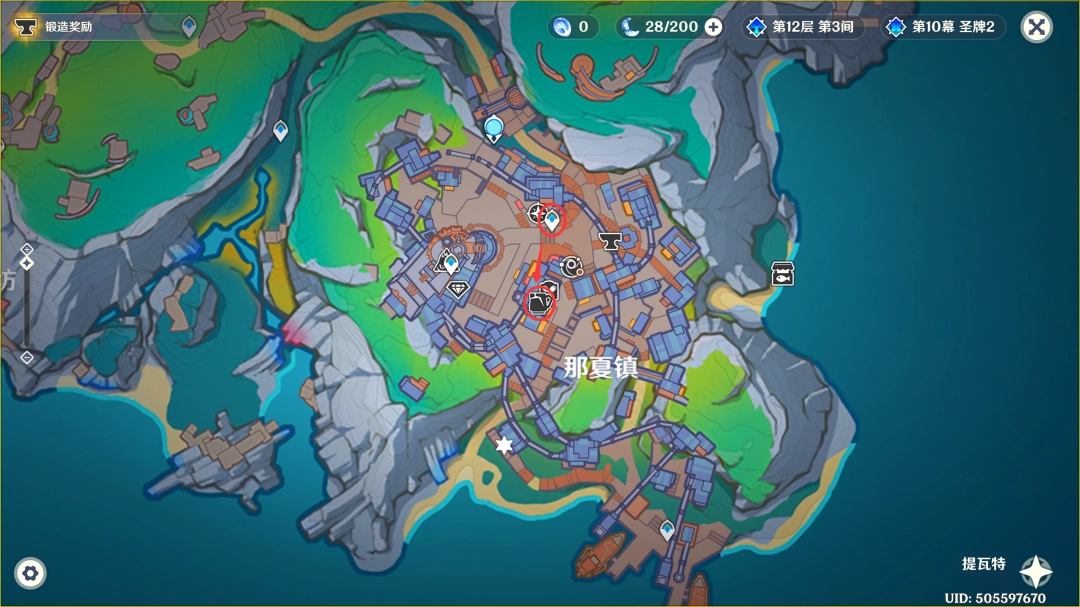Select the compass star marker beside circled waypoint
Image resolution: width=1080 pixels, height=607 pixels.
pyautogui.click(x=536, y=211)
